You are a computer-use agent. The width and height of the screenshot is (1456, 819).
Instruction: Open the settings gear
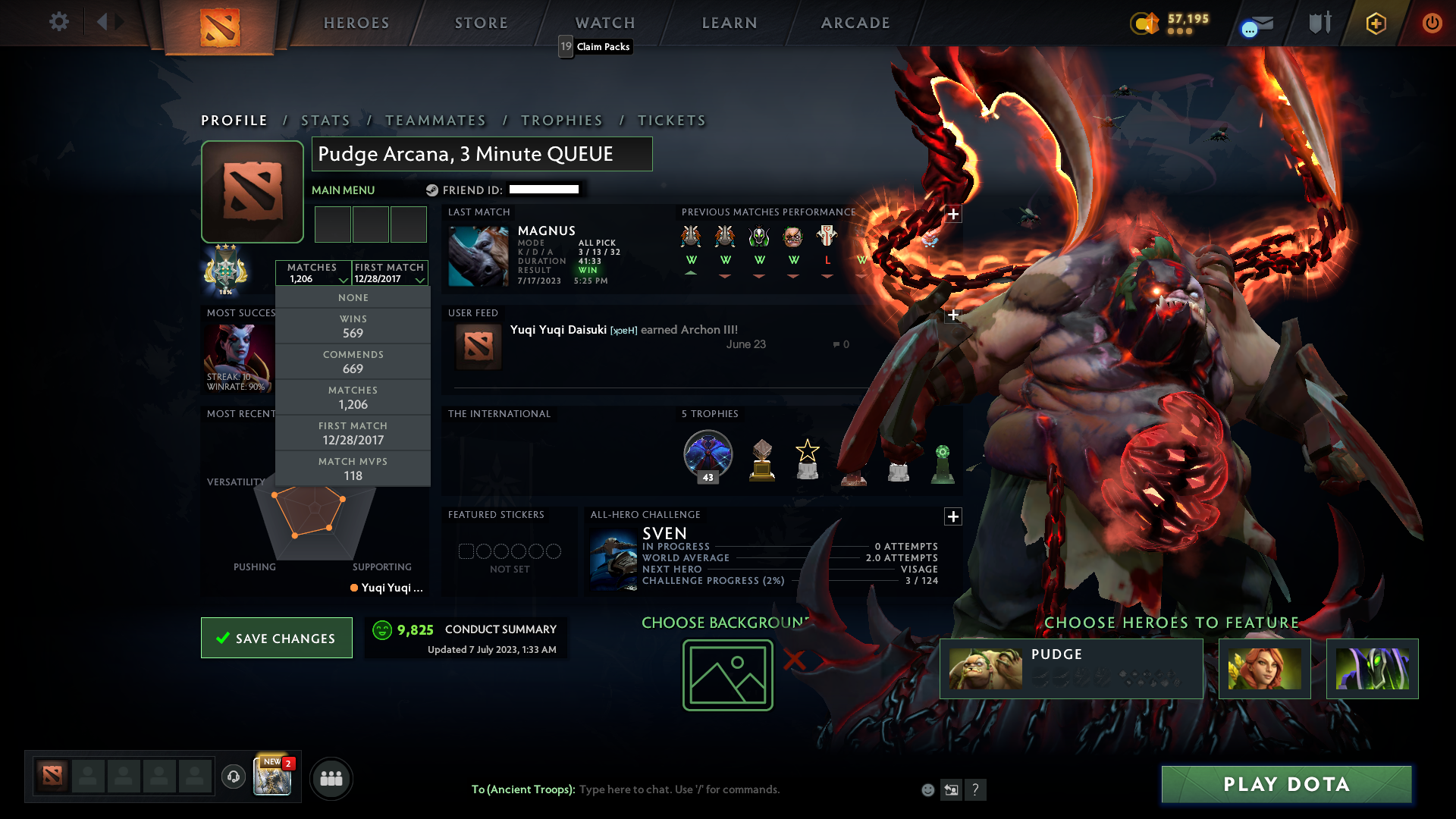(x=59, y=22)
